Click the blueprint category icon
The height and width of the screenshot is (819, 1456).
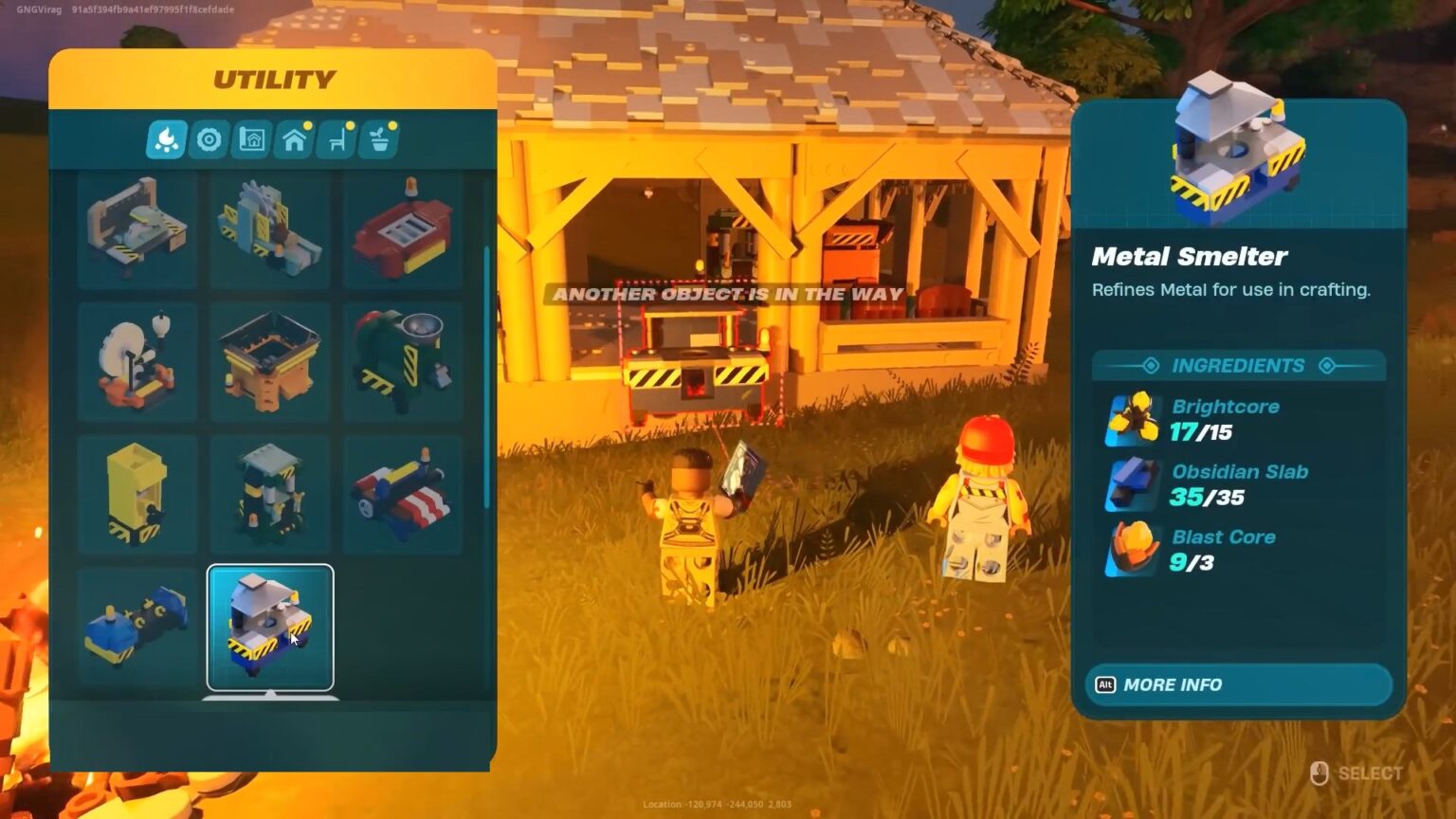pos(250,138)
